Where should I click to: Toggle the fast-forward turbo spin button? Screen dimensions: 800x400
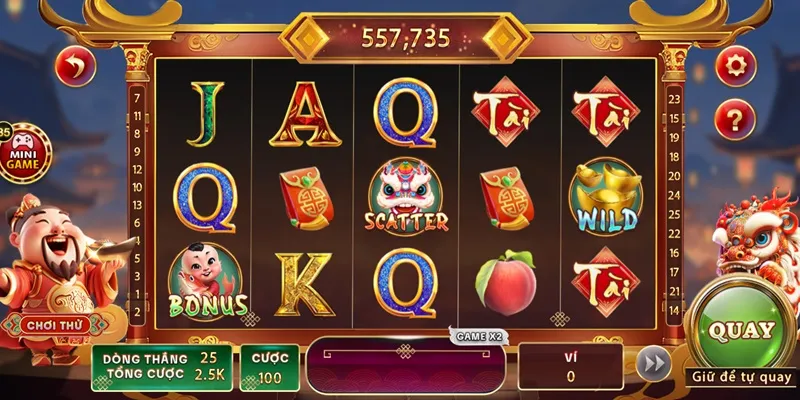coord(654,364)
